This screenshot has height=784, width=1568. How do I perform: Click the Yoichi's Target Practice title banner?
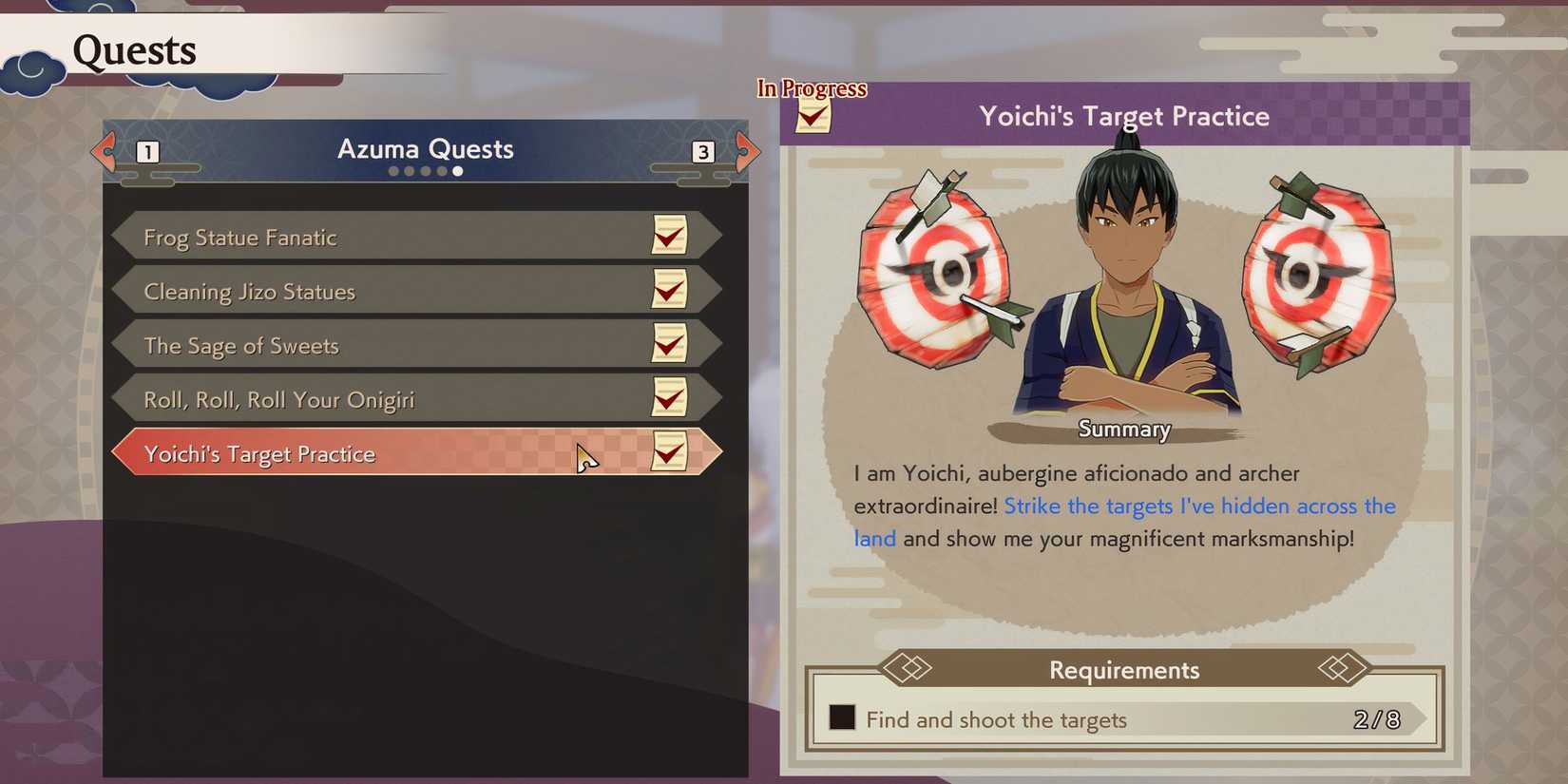(1124, 116)
